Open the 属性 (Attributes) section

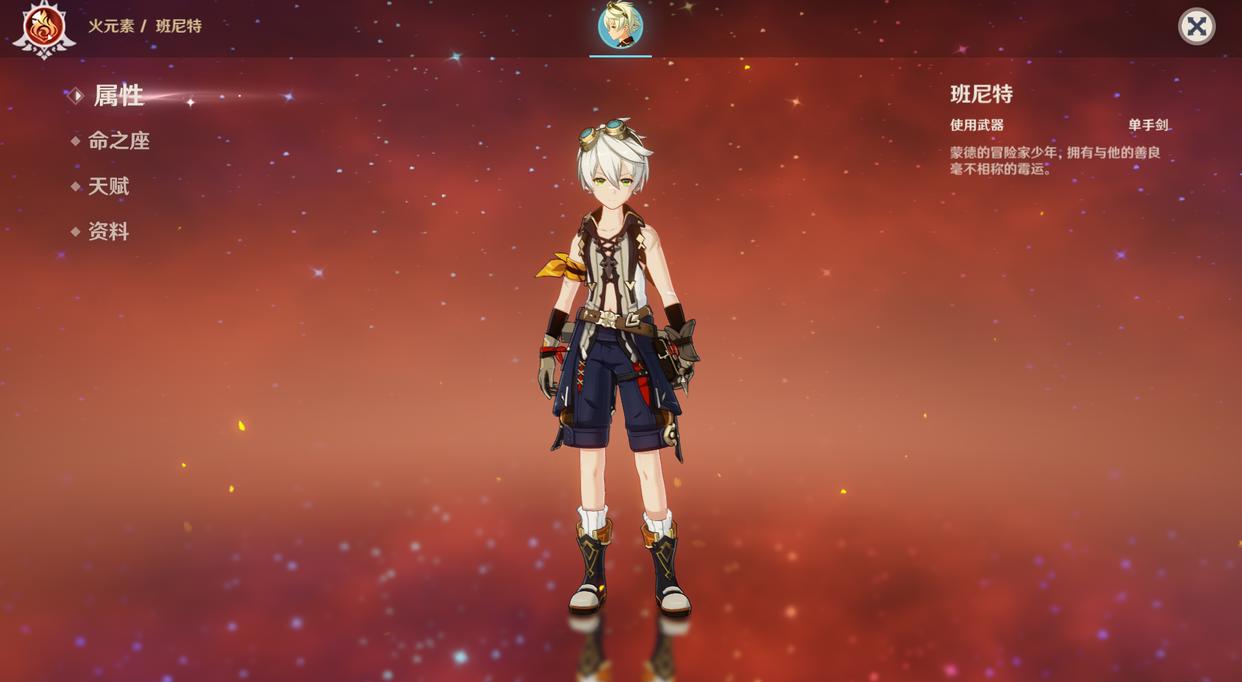pos(118,96)
